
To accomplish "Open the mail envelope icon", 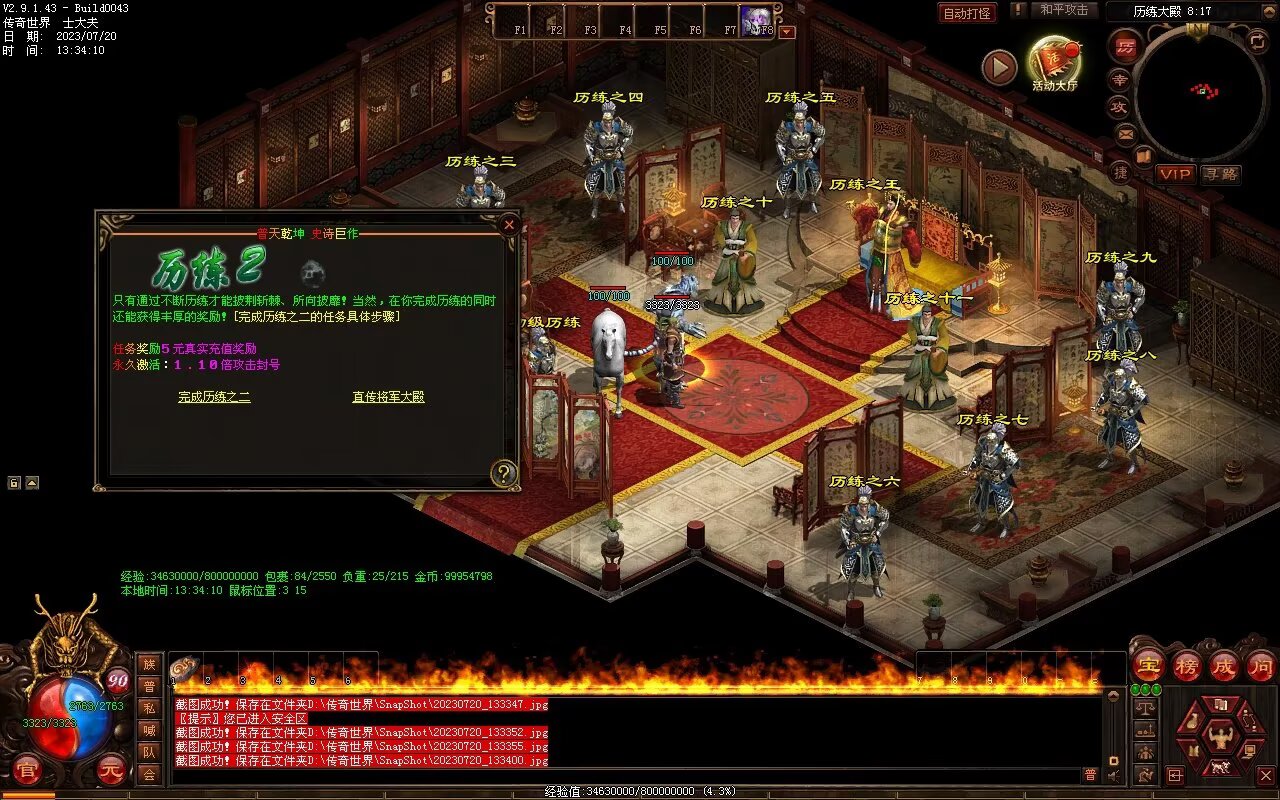I will coord(1126,133).
